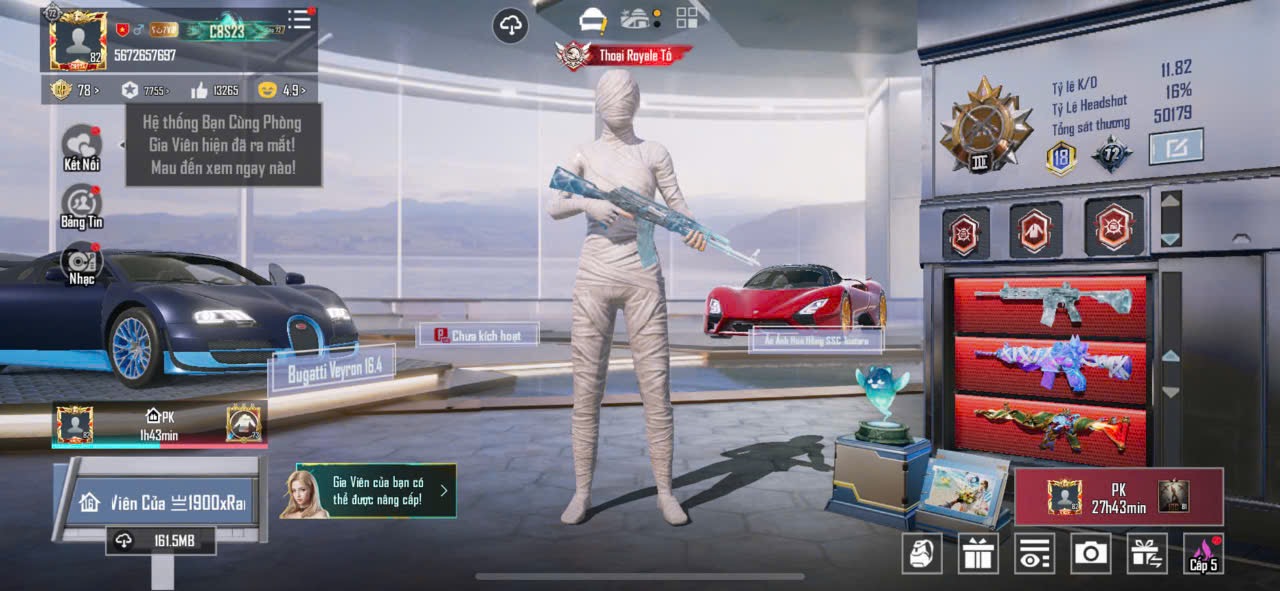Image resolution: width=1280 pixels, height=591 pixels.
Task: Edit the stats panel with pencil button
Action: (1175, 147)
